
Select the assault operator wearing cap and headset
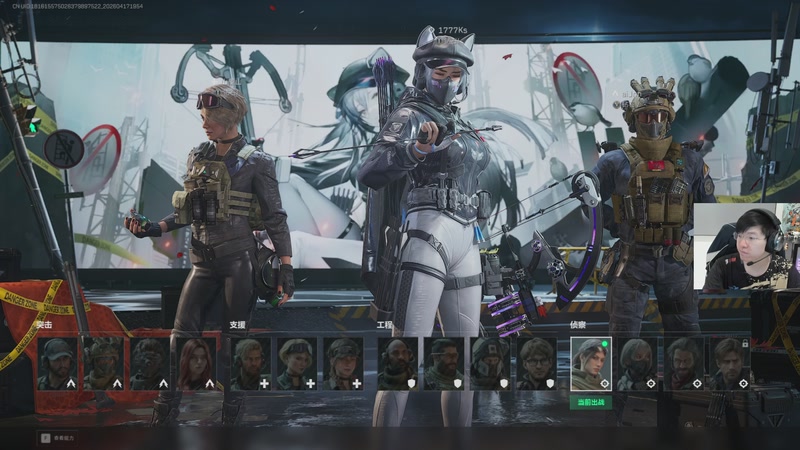pos(58,363)
